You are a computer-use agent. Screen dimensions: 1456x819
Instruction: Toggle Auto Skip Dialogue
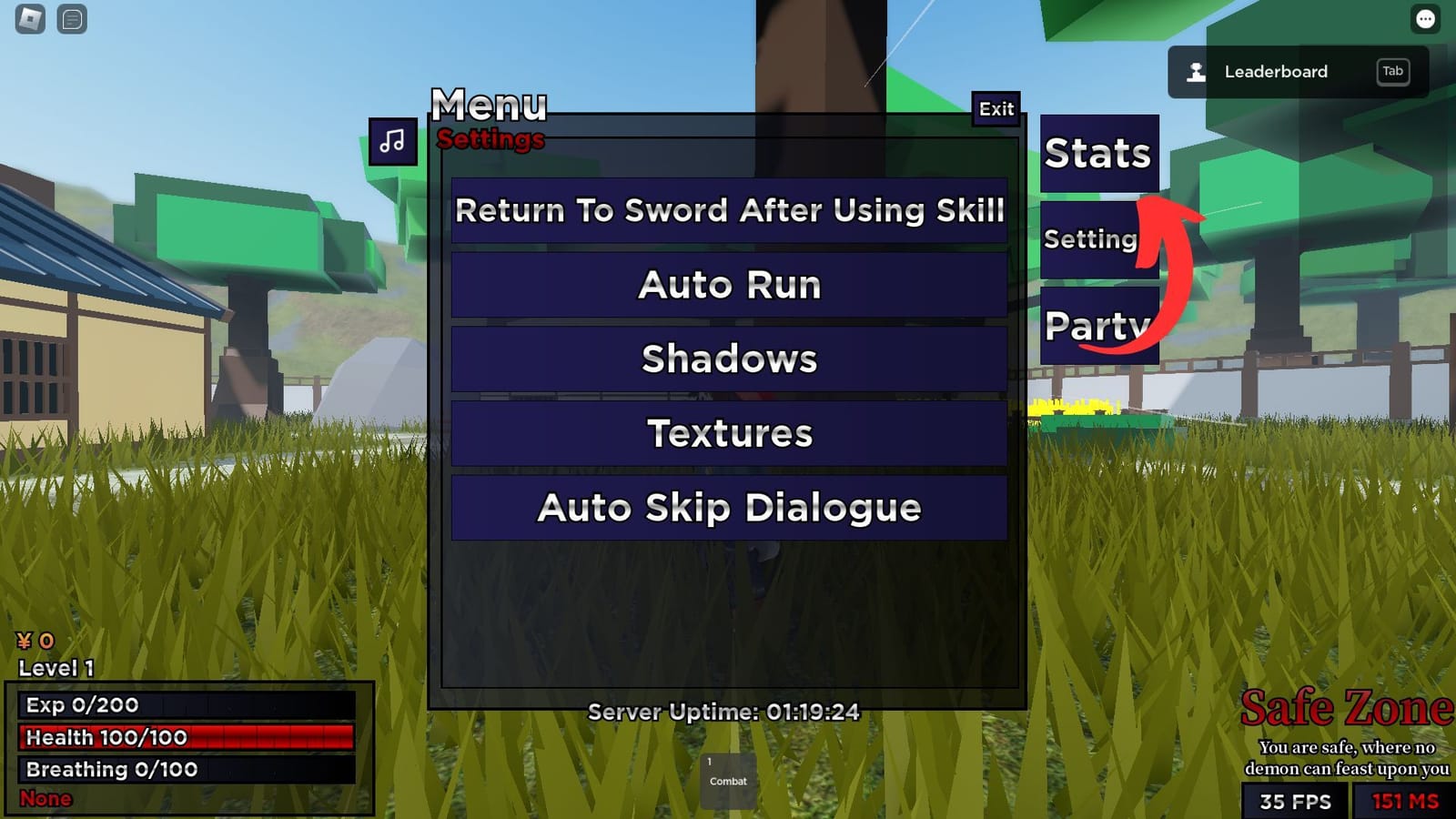click(x=730, y=508)
